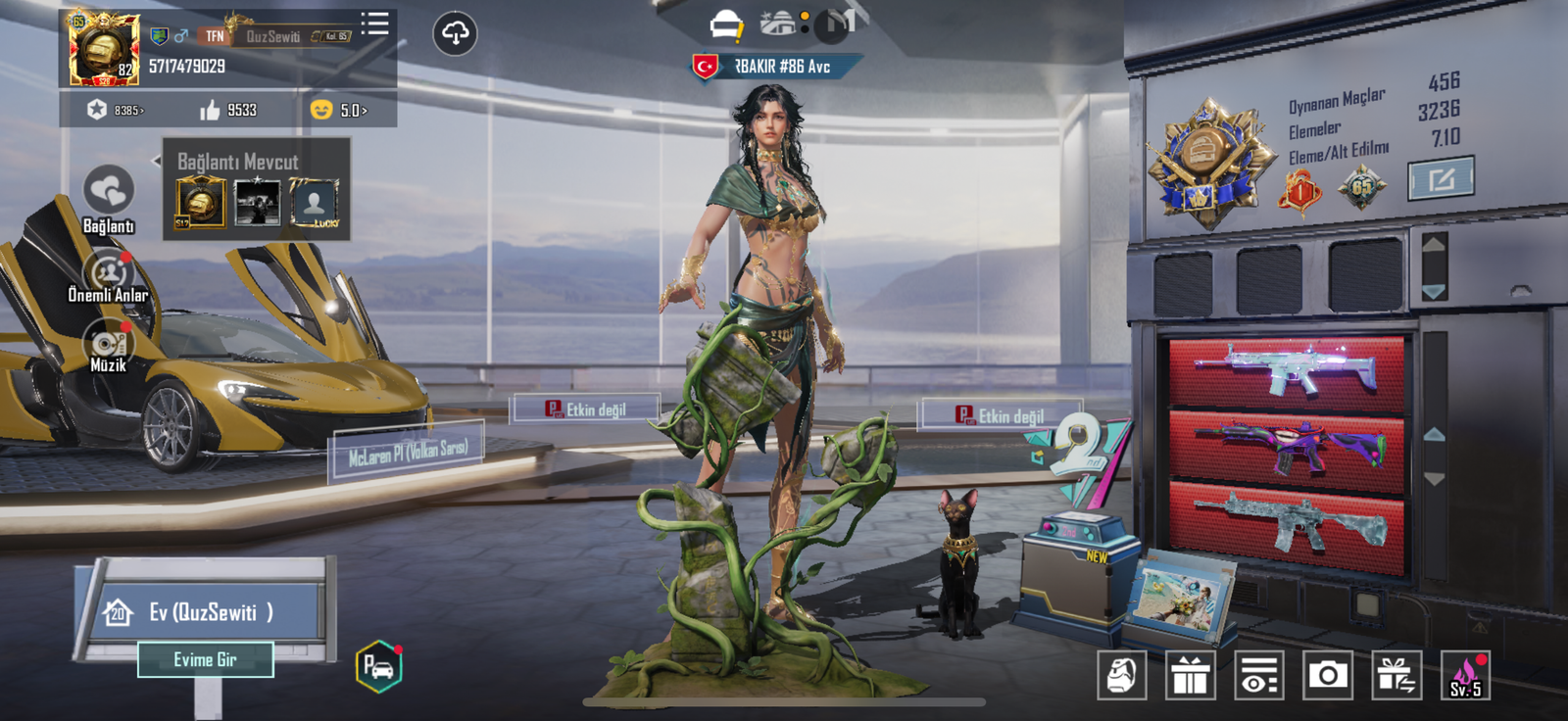Open the gift box icon
This screenshot has width=1568, height=721.
[x=1190, y=675]
